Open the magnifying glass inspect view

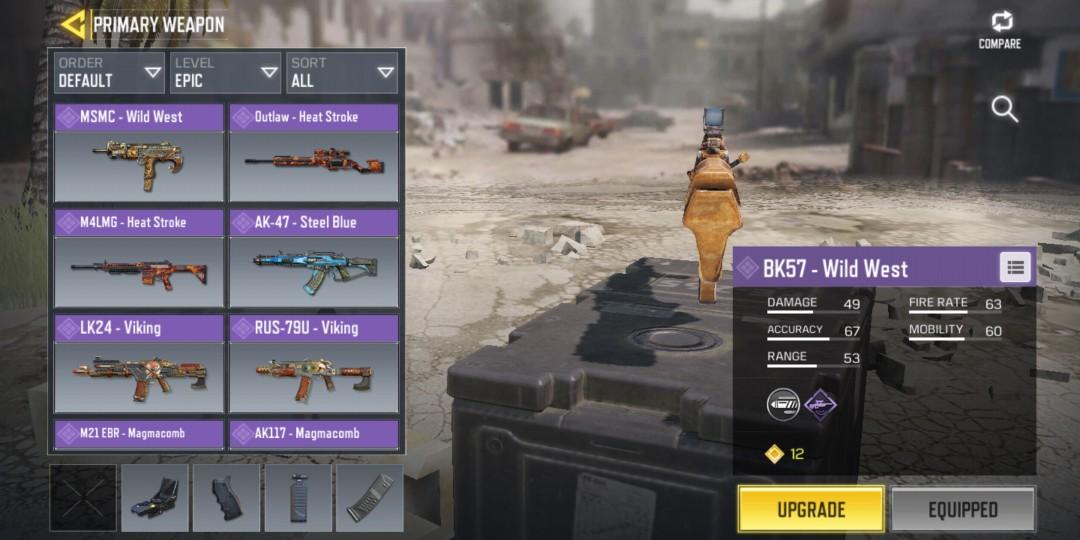tap(1004, 109)
